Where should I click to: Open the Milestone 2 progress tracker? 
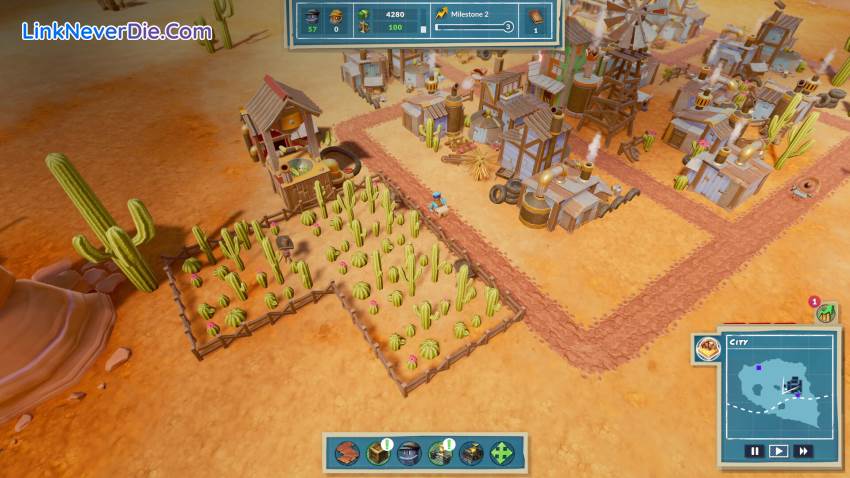[474, 20]
